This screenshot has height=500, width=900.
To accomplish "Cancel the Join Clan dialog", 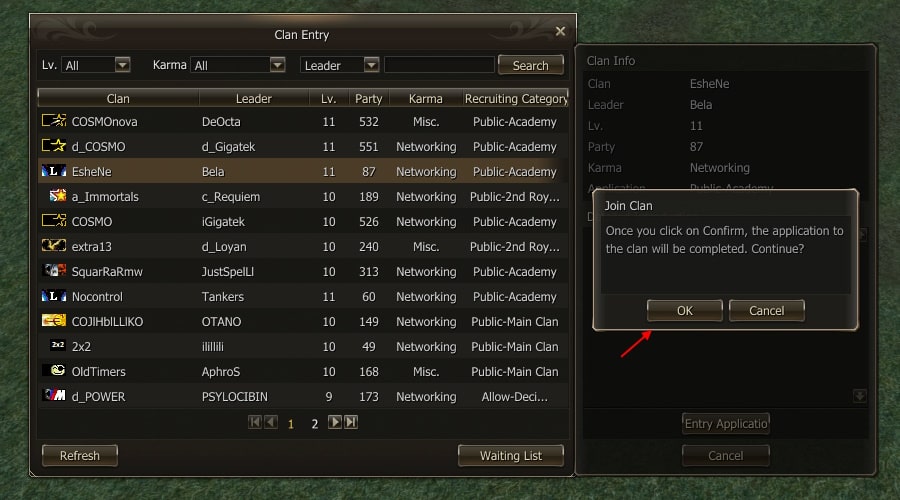I will coord(766,310).
